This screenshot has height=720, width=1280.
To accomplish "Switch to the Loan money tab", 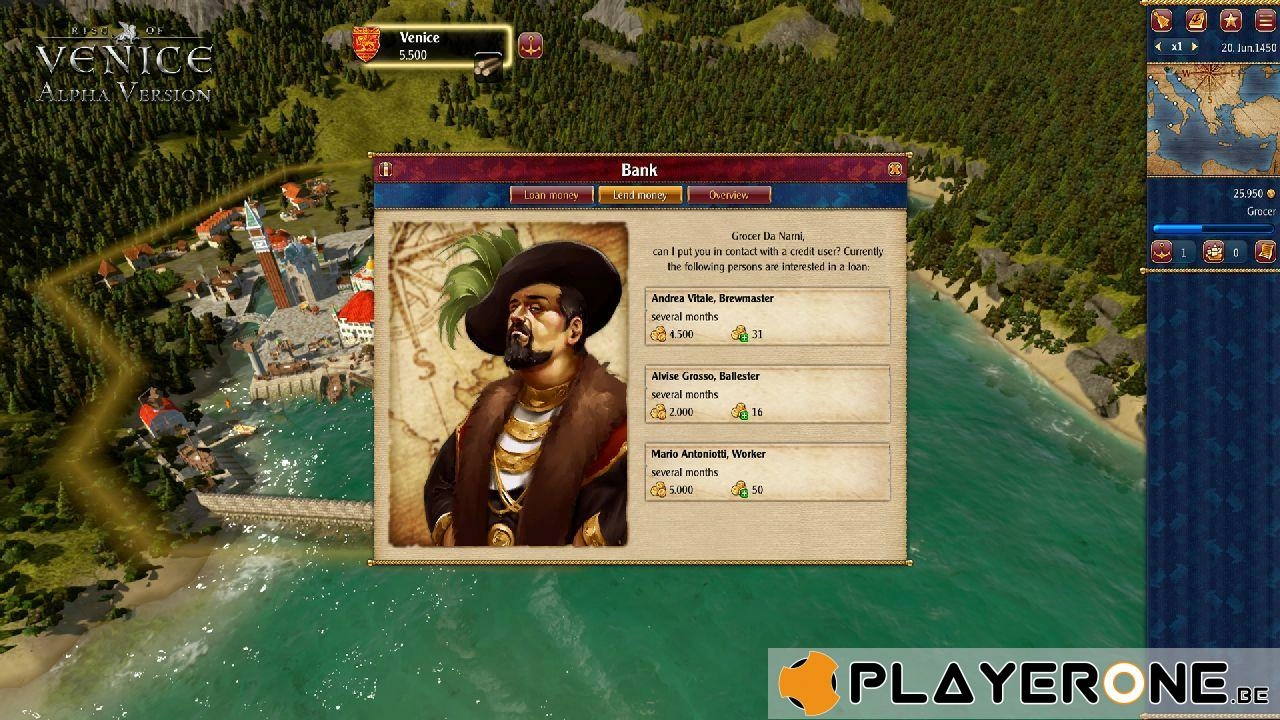I will click(x=551, y=195).
